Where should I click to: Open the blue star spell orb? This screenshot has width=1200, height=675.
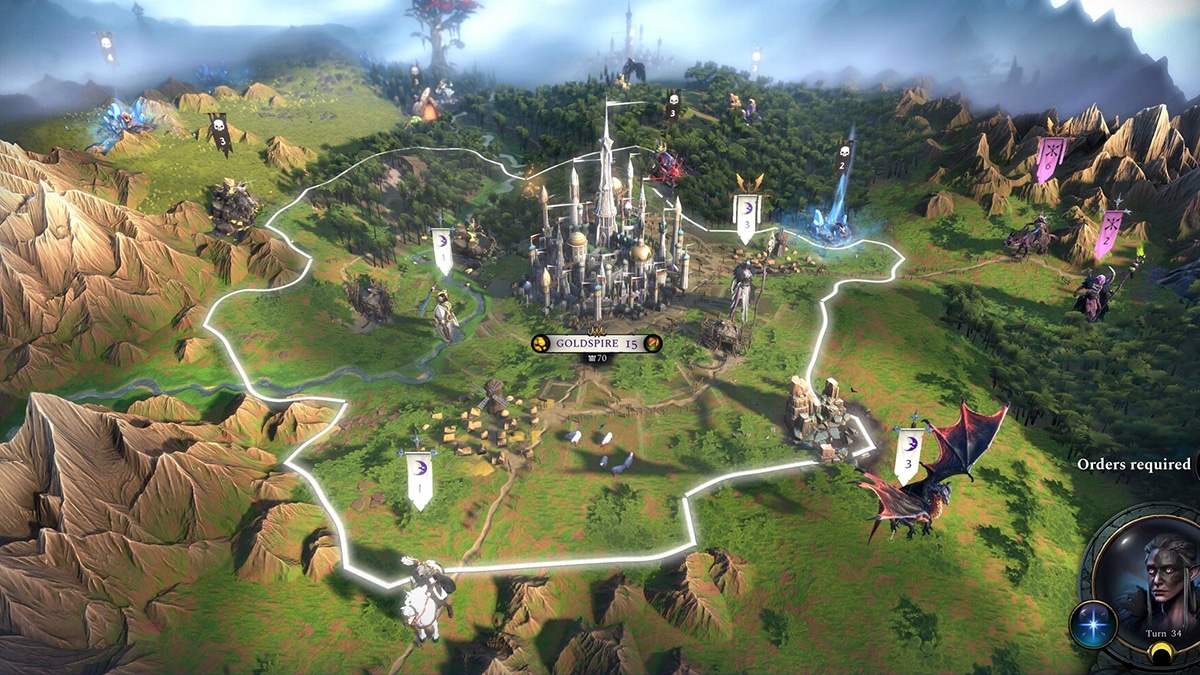click(1092, 624)
